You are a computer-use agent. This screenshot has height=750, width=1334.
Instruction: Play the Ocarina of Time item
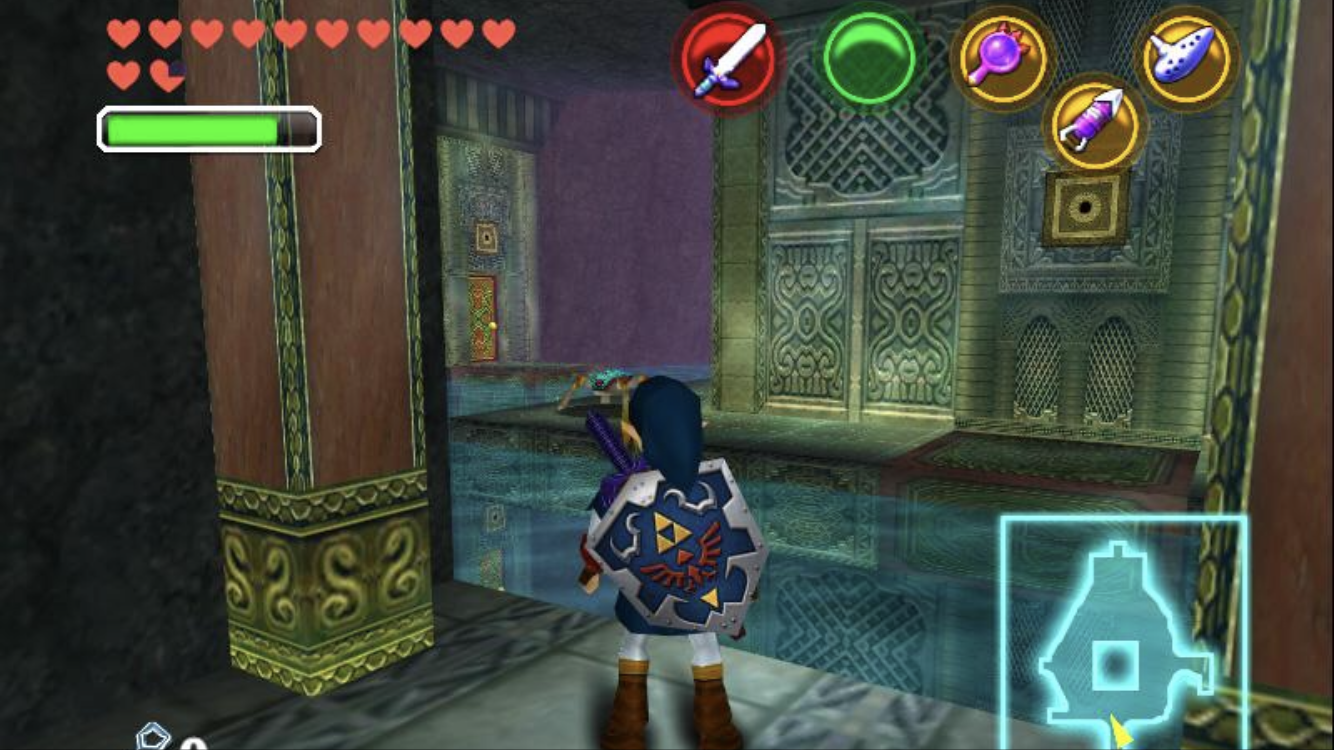[x=1187, y=57]
